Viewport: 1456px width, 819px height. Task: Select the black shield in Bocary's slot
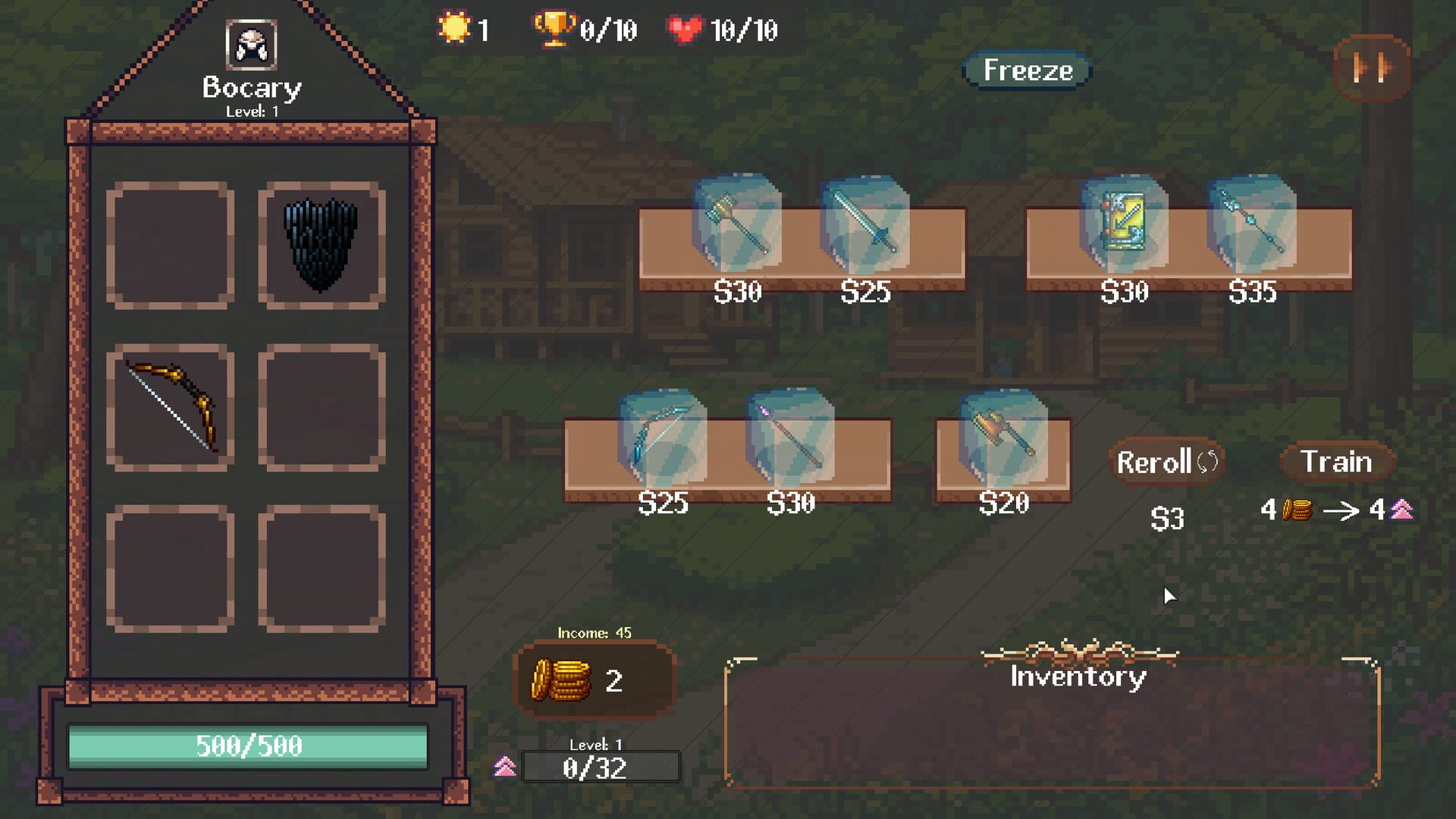pyautogui.click(x=321, y=245)
